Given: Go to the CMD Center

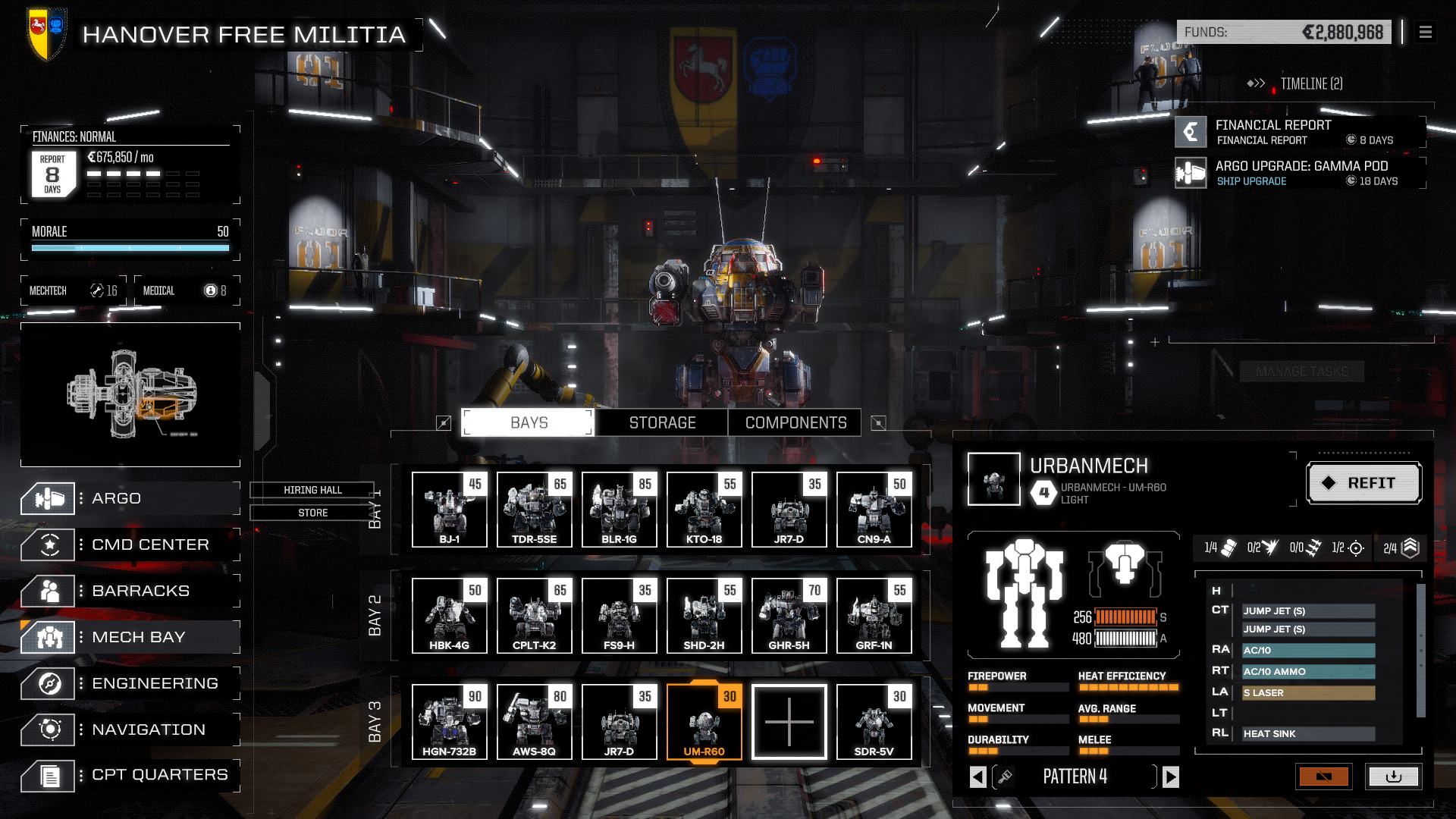Looking at the screenshot, I should [129, 544].
